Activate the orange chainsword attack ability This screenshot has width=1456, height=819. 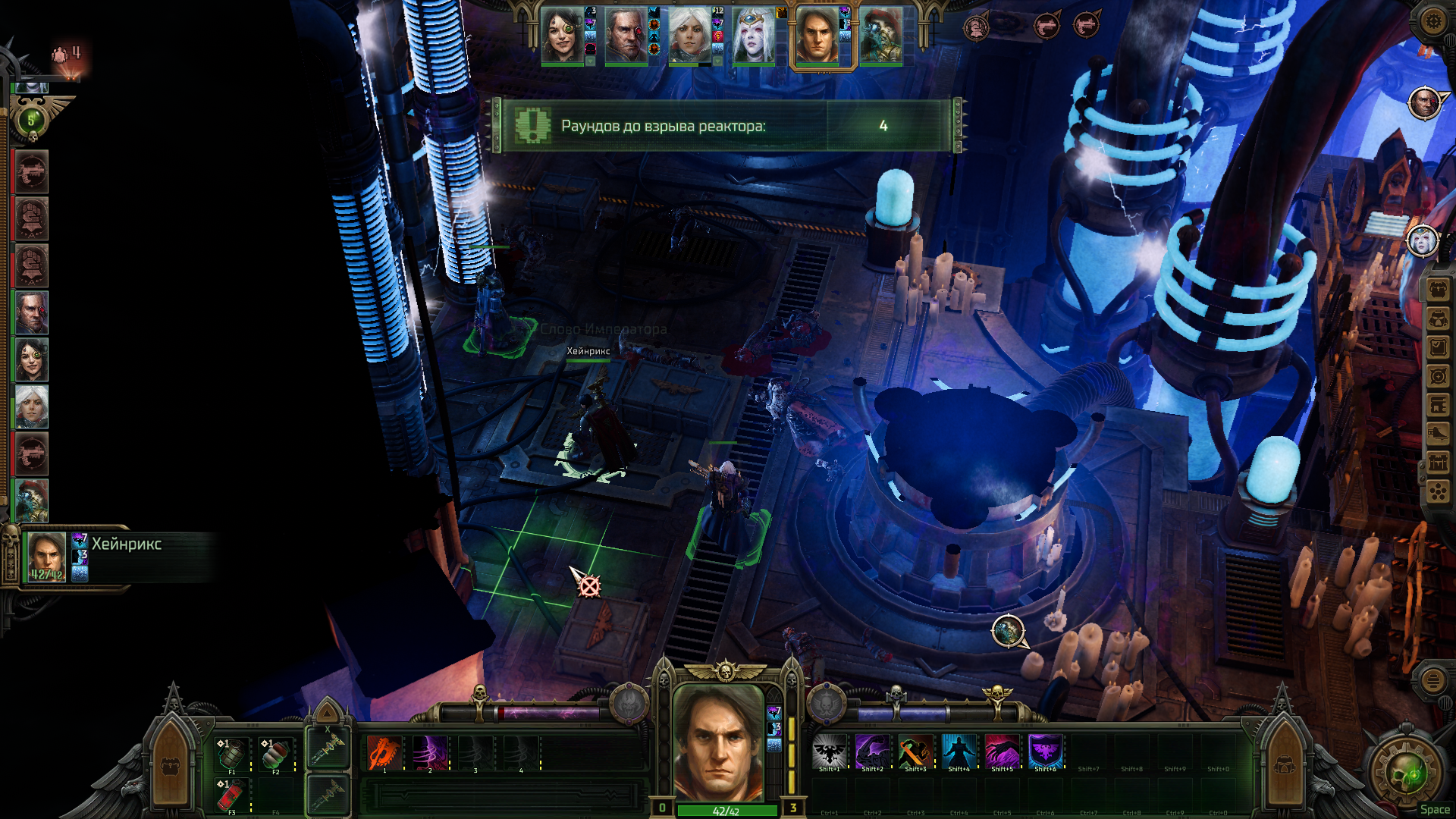[x=384, y=753]
